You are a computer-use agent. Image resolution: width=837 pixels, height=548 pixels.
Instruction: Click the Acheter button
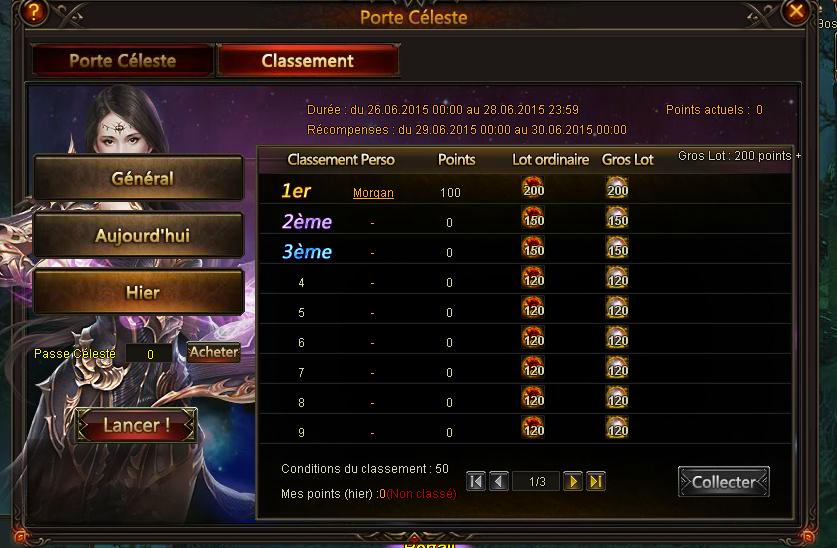214,352
